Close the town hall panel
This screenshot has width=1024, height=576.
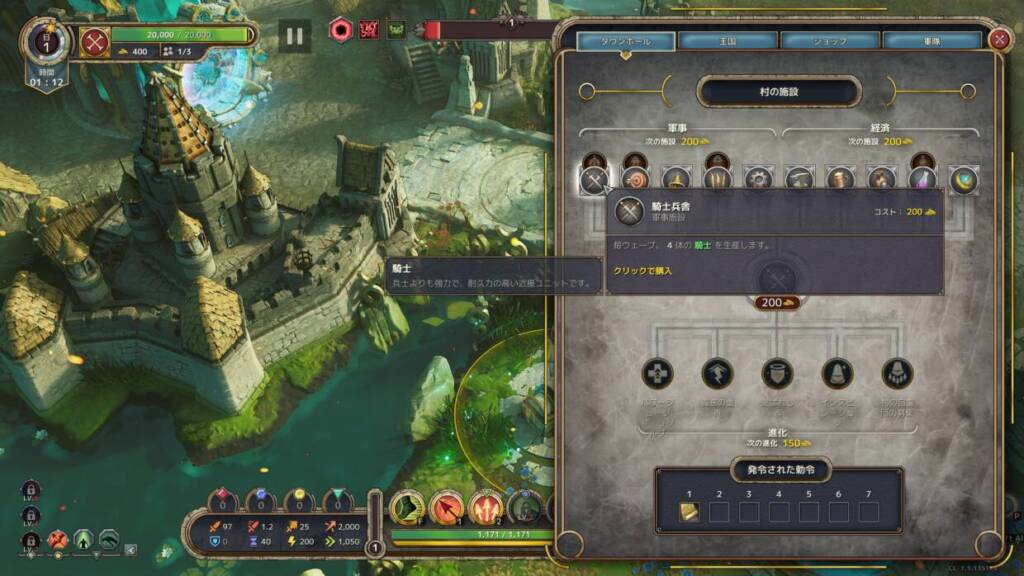tap(998, 39)
